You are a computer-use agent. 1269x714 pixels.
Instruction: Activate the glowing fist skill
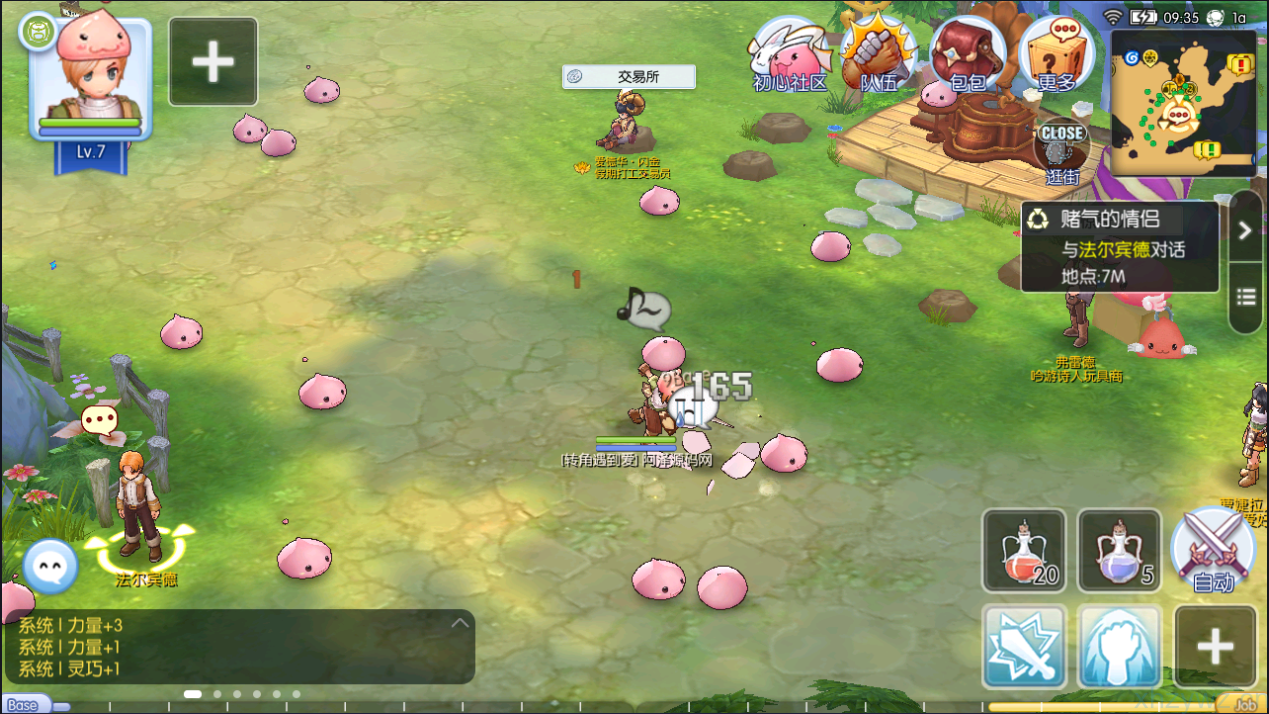tap(1119, 646)
